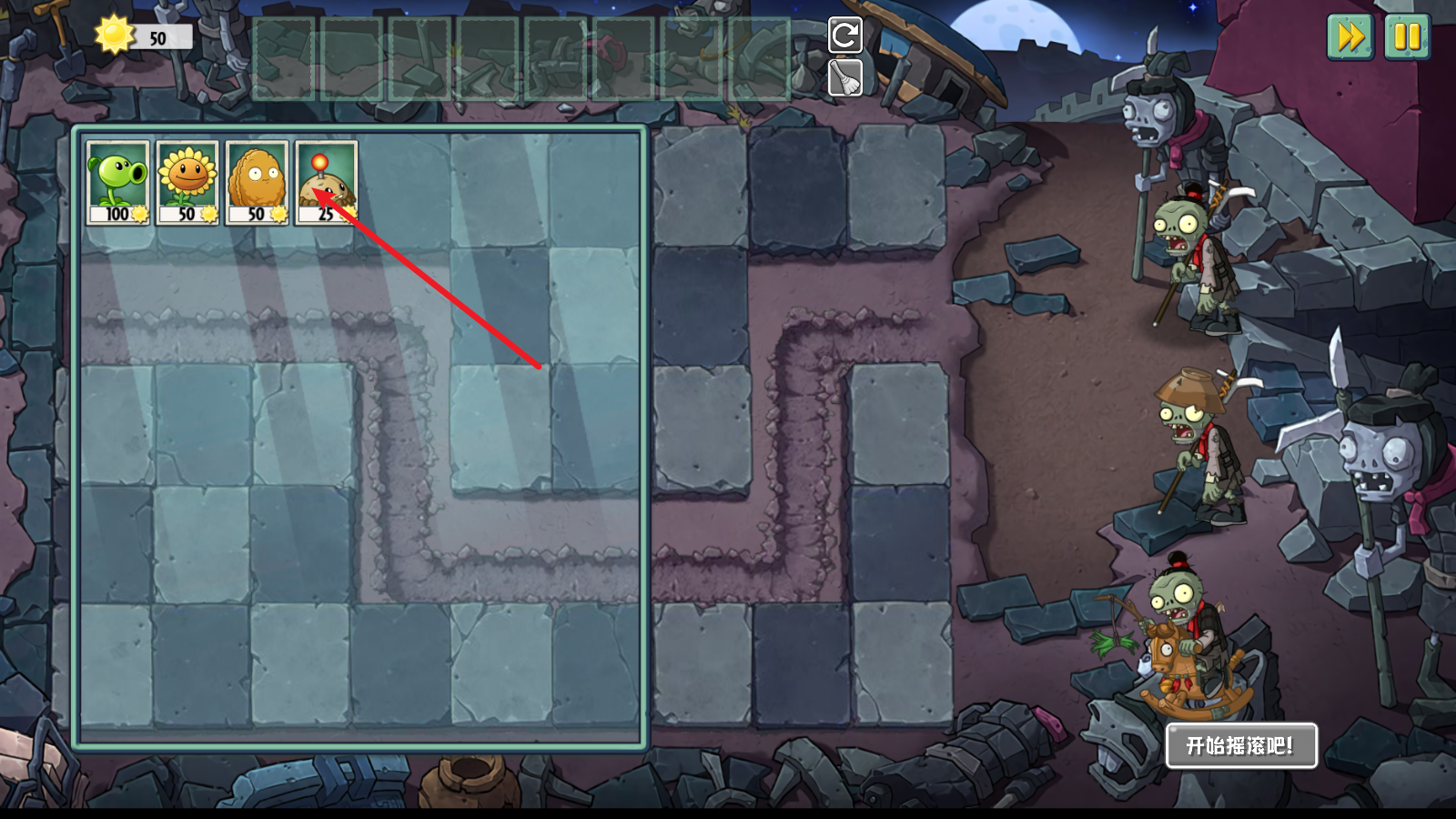Choose the Sunflower seed card
Viewport: 1456px width, 819px height.
187,182
